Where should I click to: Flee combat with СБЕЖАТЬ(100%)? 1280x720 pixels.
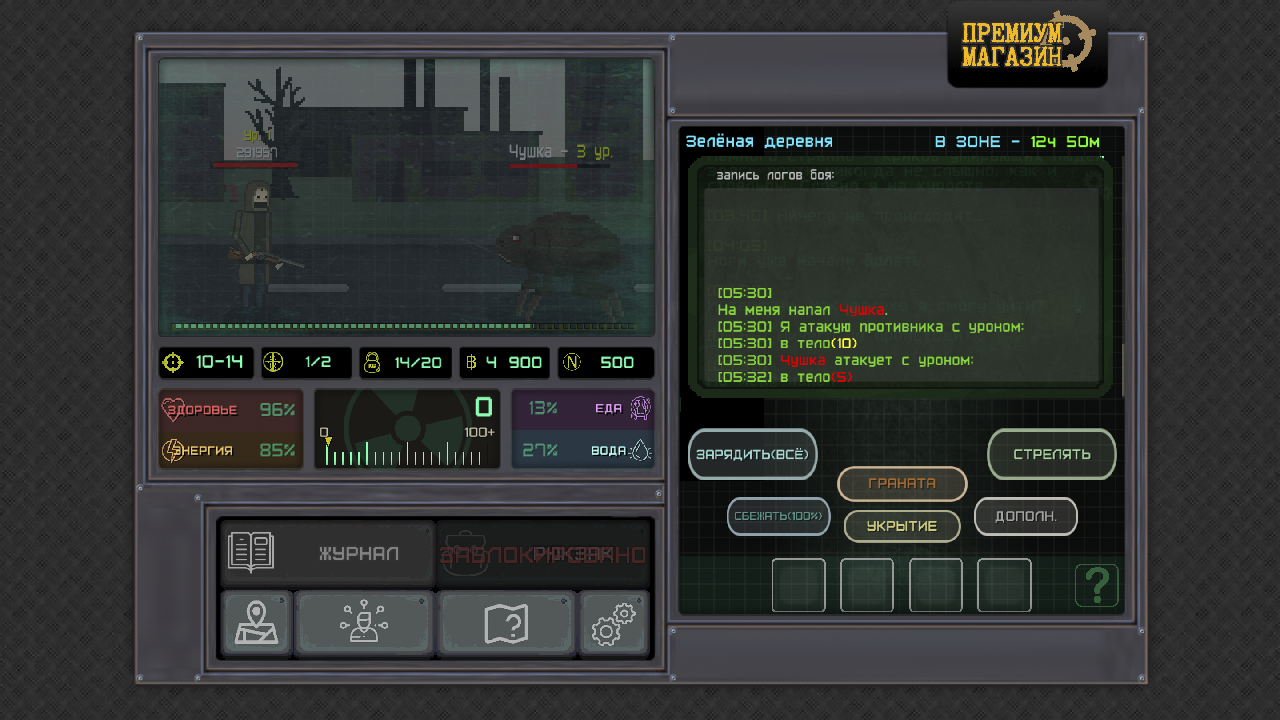(778, 516)
